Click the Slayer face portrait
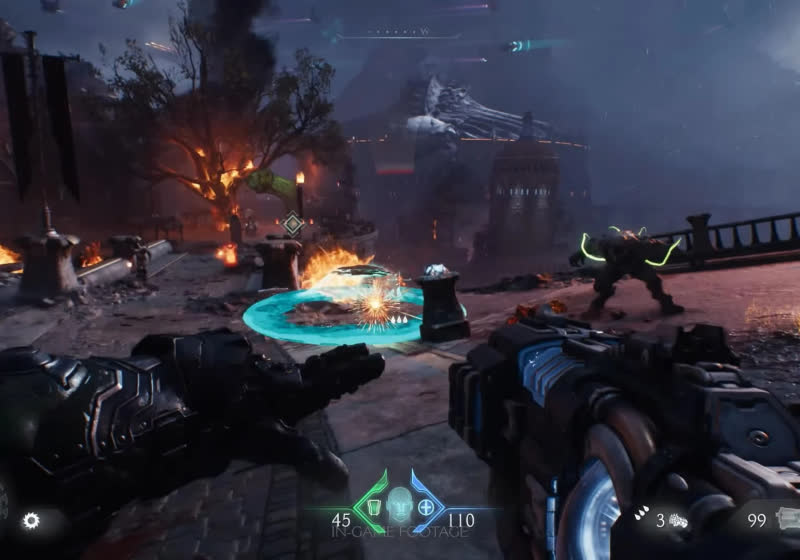Screen dimensions: 800x560 point(400,501)
